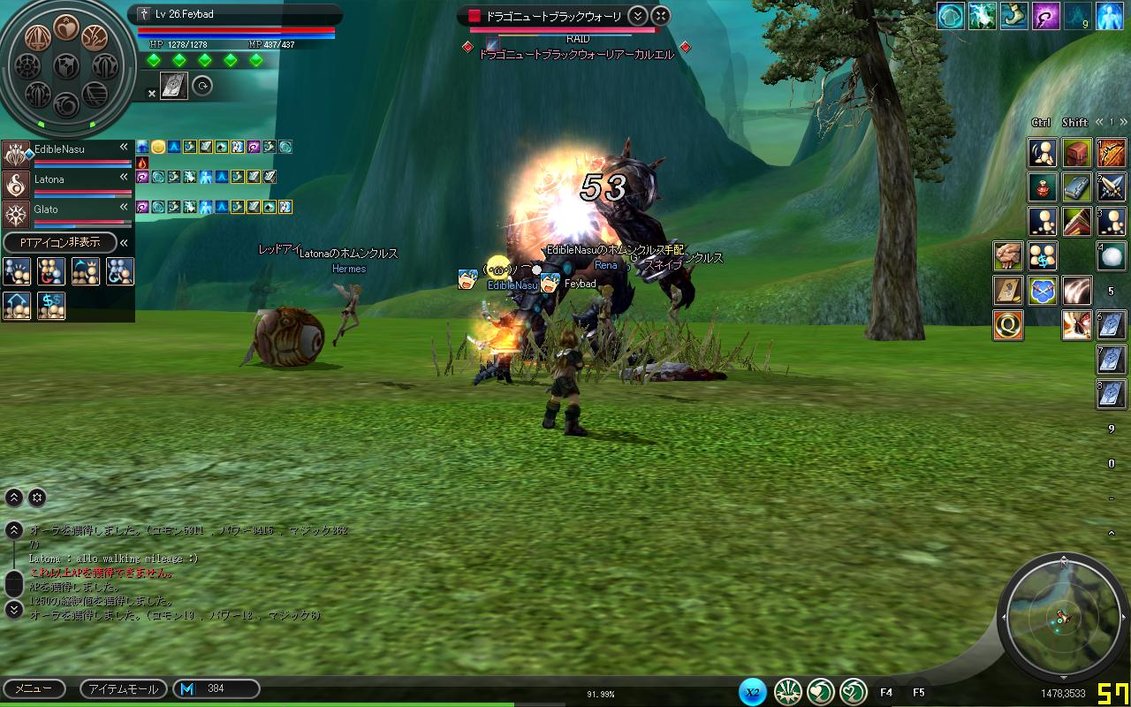Toggle the PTアイコン非表示 button
Screen dimensions: 1131x707
(x=61, y=243)
